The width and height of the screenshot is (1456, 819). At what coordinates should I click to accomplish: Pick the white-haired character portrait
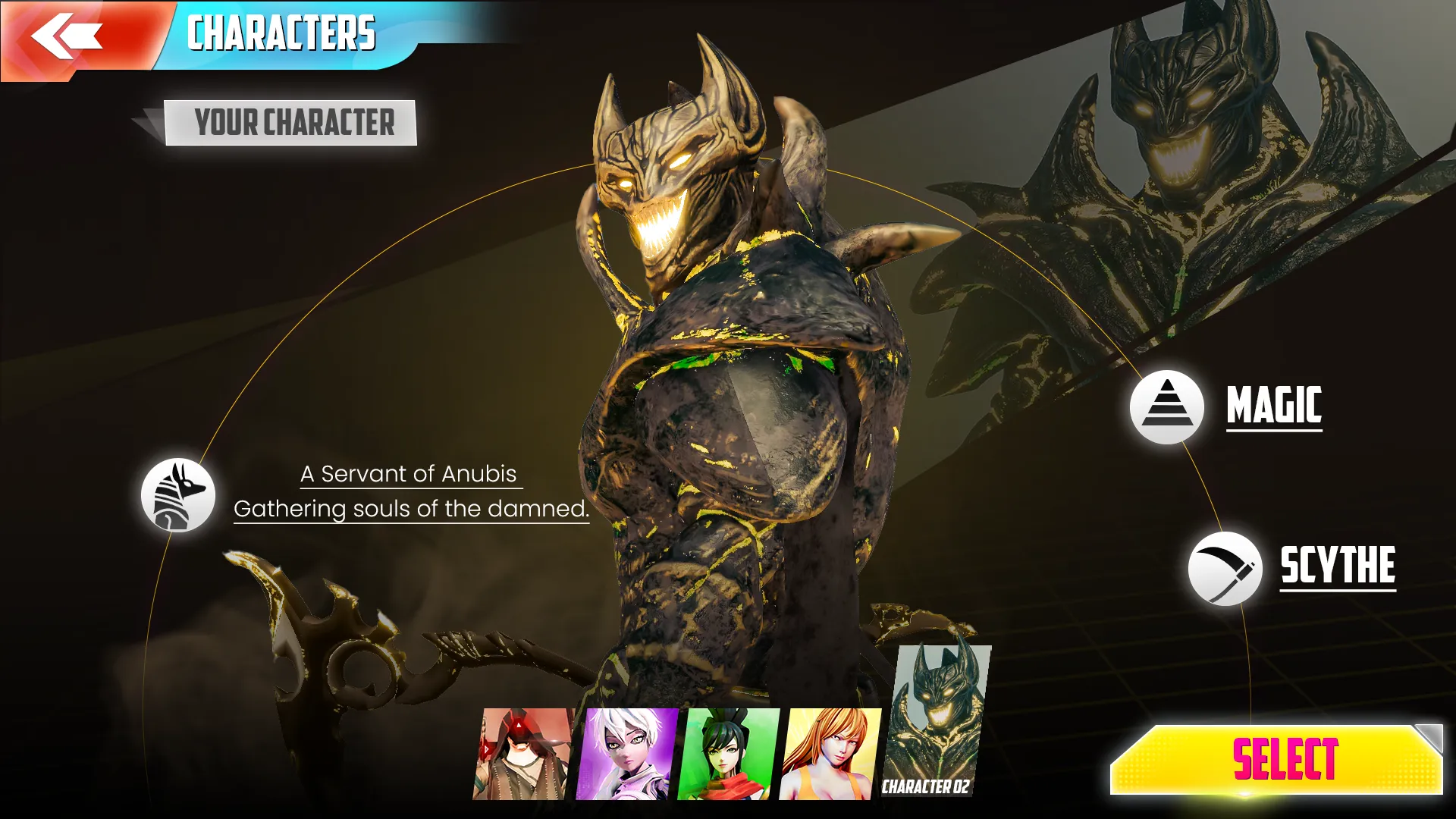tap(626, 754)
